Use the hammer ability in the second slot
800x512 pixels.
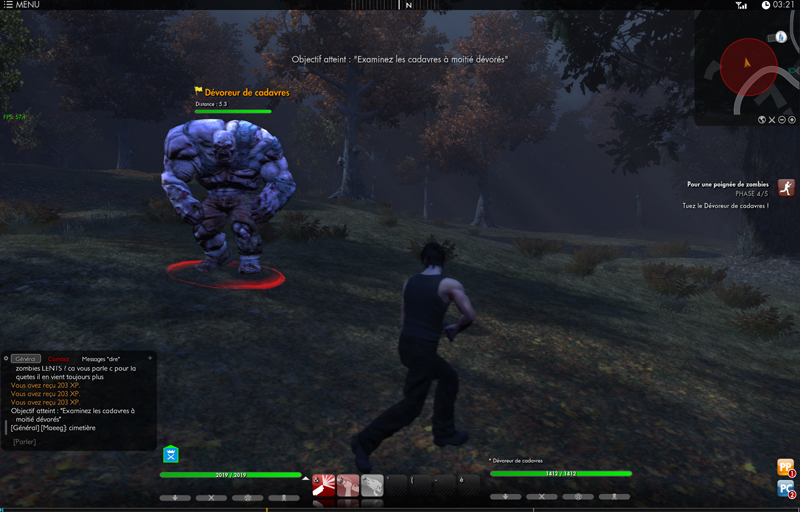coord(348,485)
